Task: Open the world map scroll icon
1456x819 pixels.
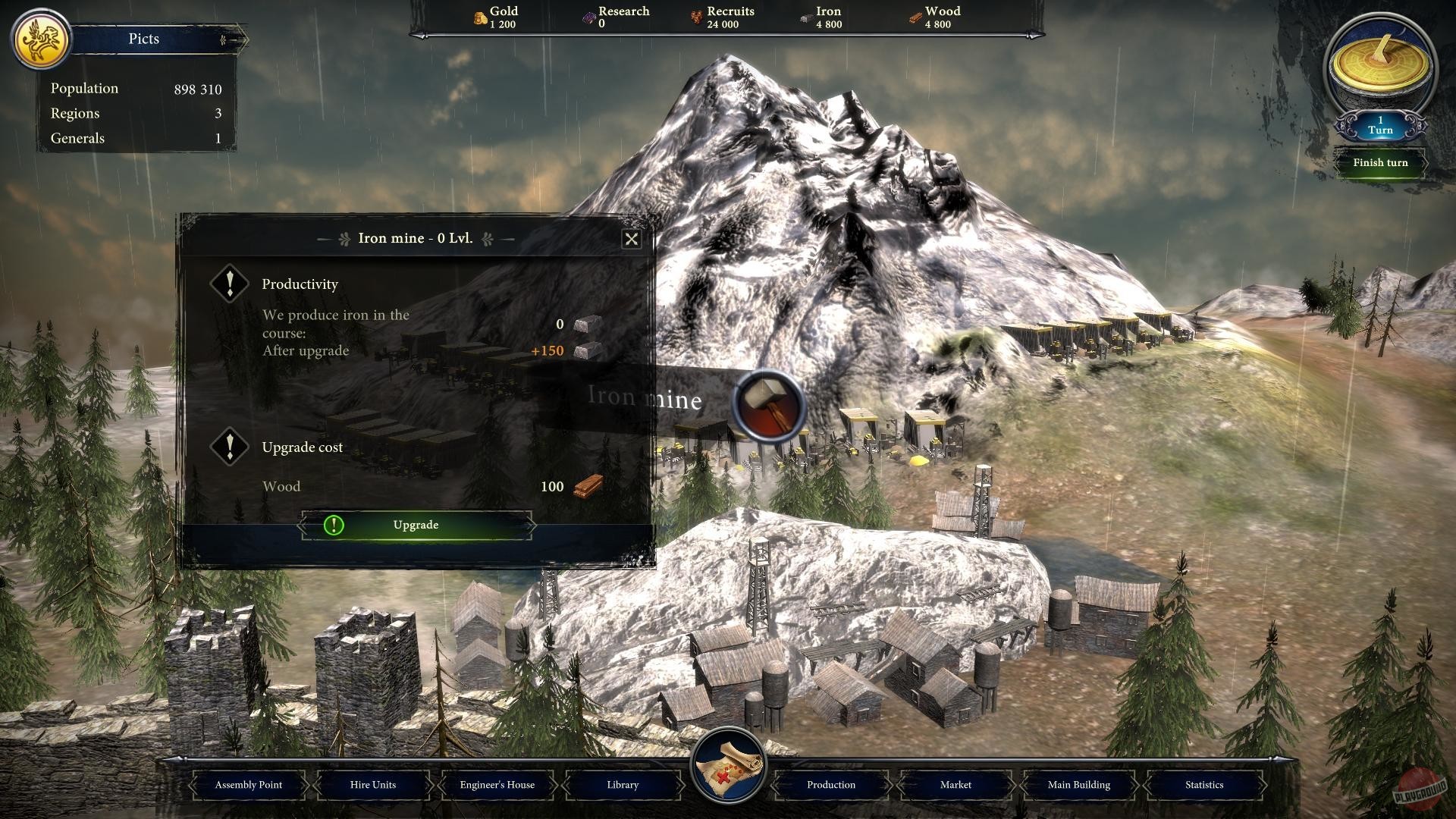Action: pyautogui.click(x=728, y=766)
